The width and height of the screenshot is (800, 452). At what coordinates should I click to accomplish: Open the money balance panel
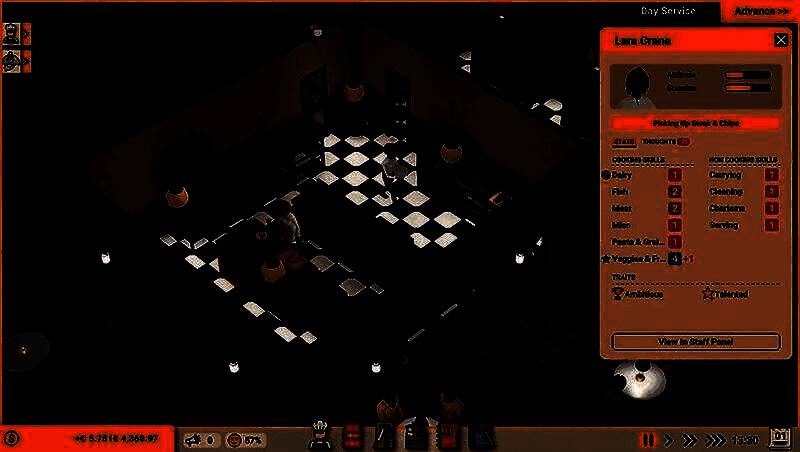[x=90, y=439]
